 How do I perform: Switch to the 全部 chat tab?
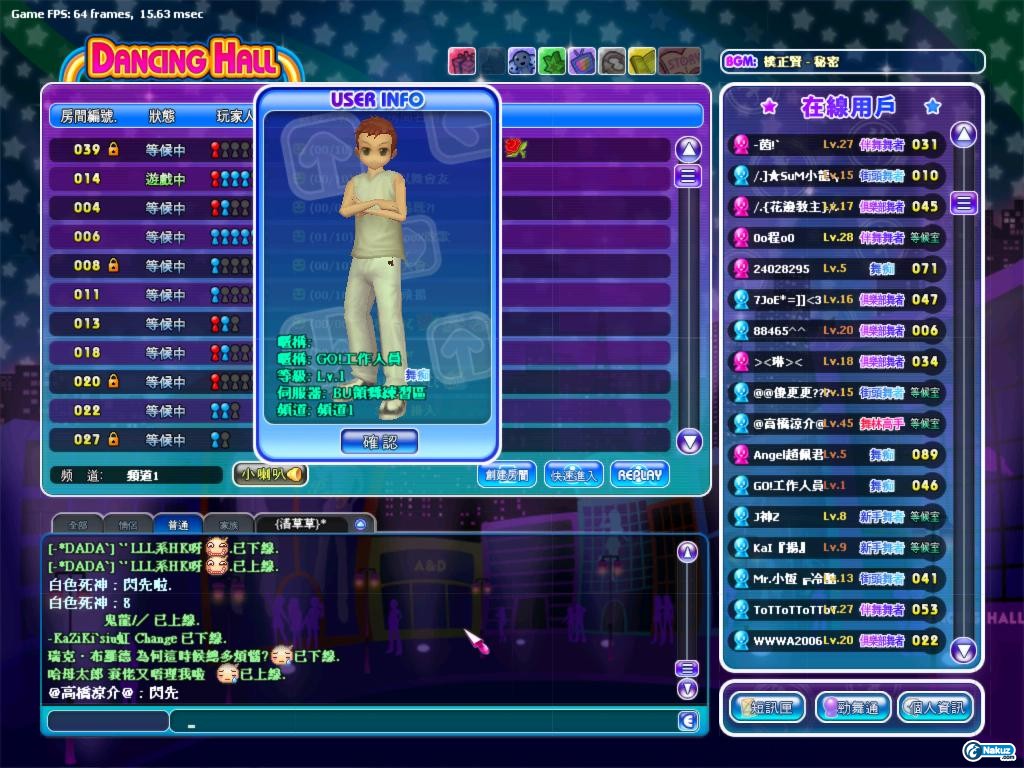(77, 524)
